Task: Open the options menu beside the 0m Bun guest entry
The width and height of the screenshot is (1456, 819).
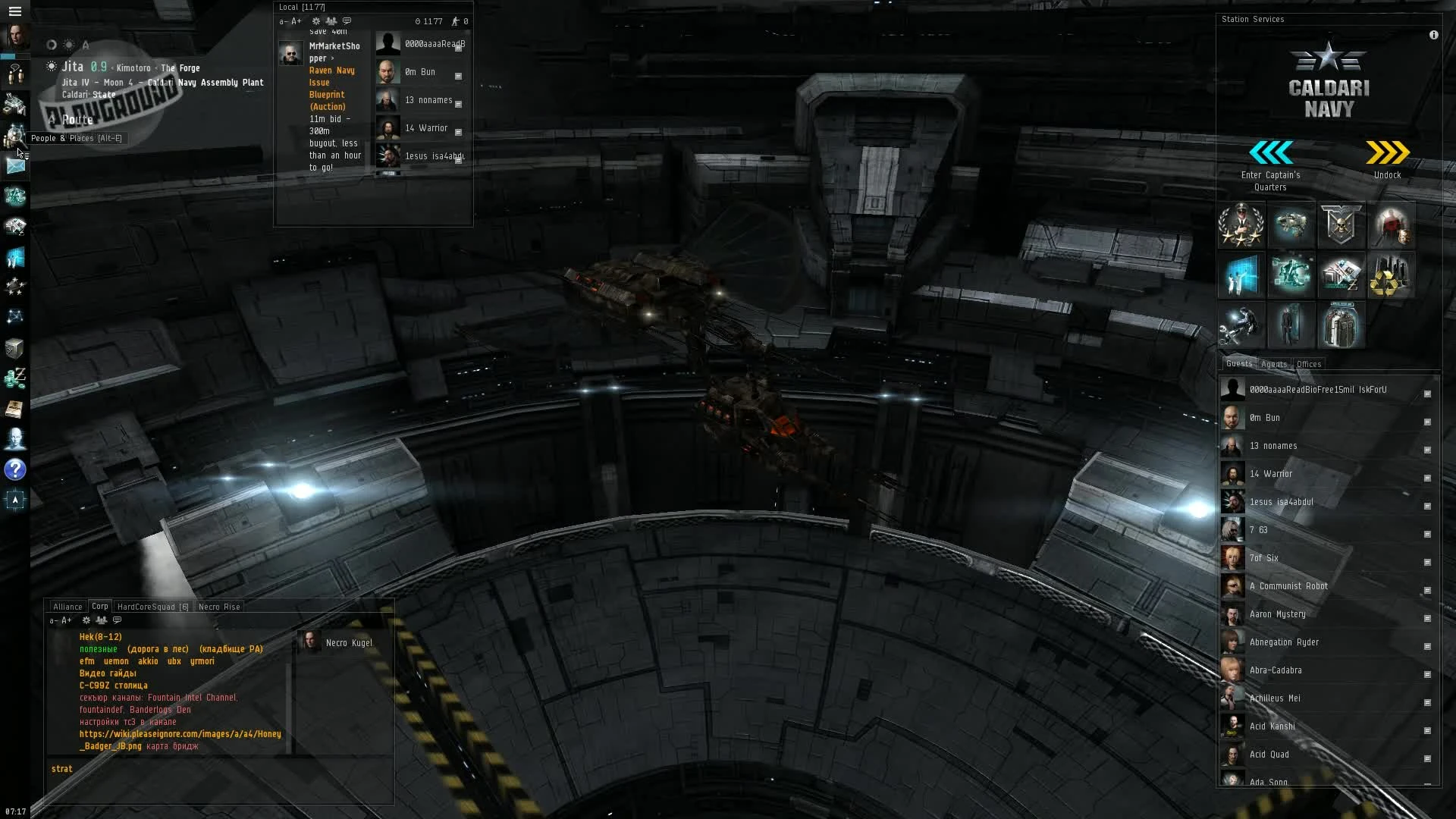Action: pyautogui.click(x=1429, y=422)
